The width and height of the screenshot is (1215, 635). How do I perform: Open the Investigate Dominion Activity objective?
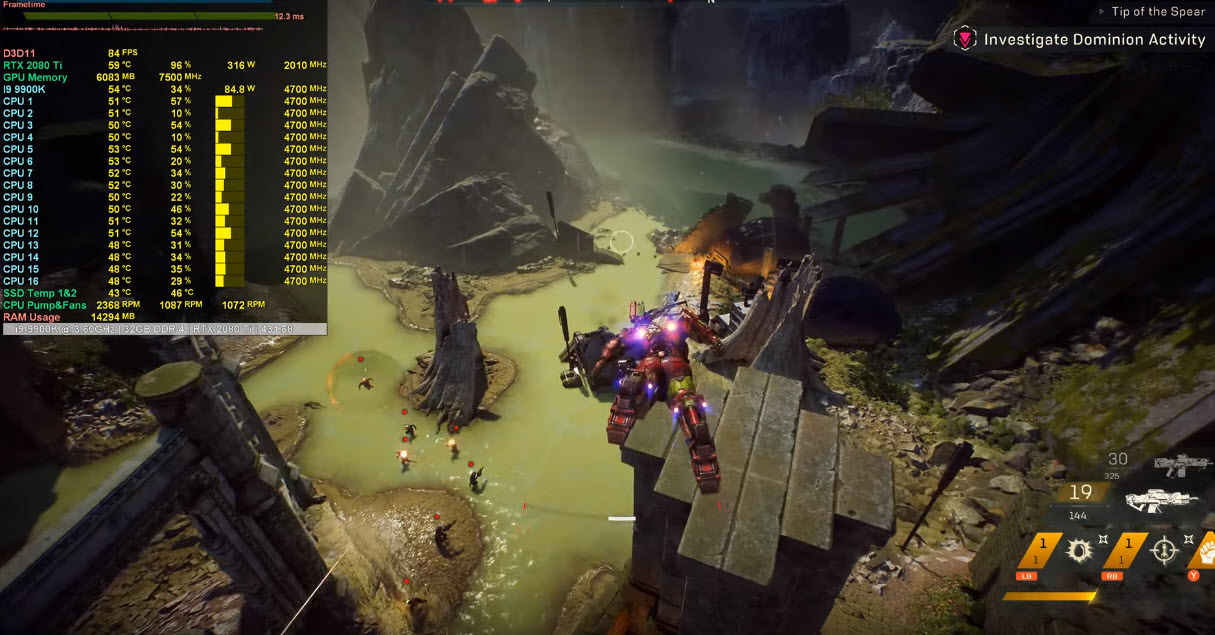pos(1094,40)
